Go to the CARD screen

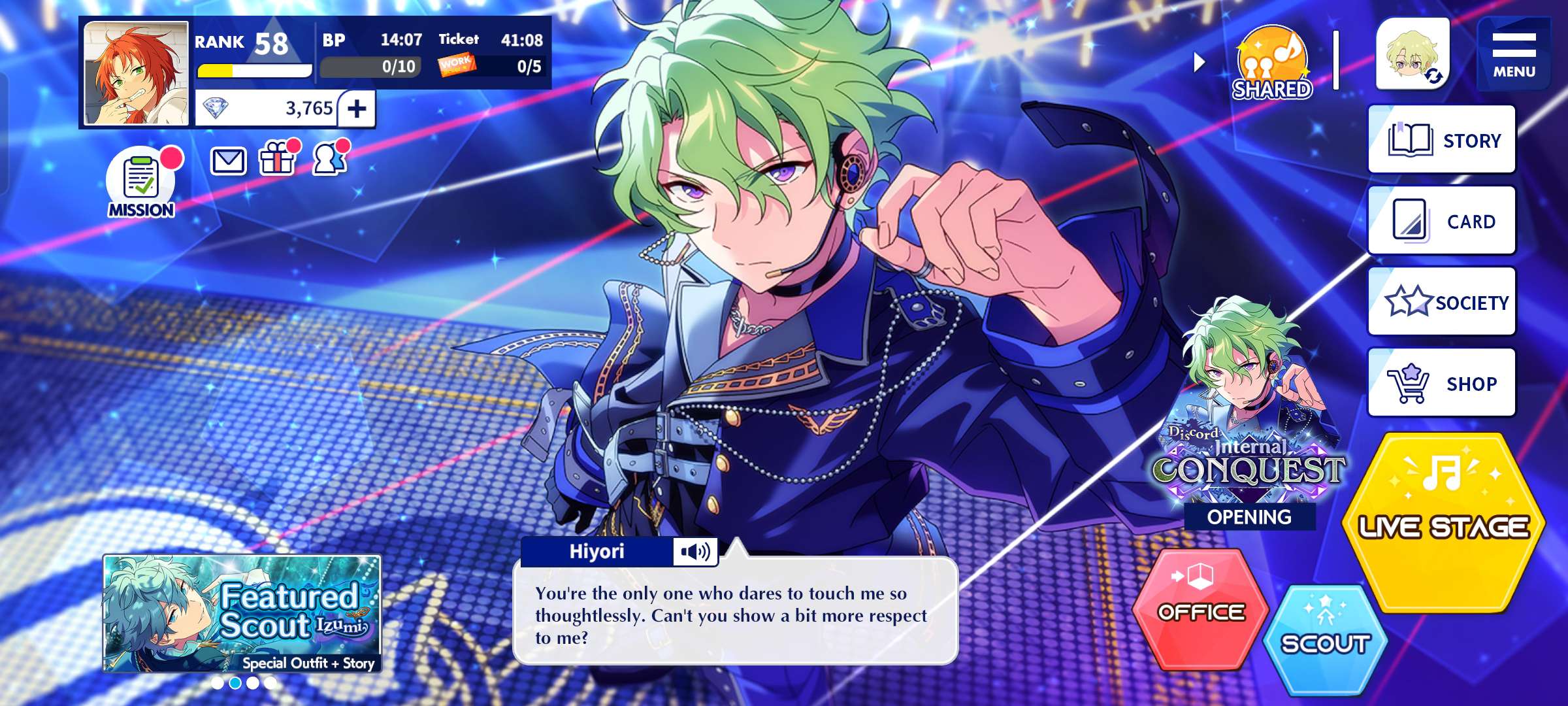tap(1441, 221)
